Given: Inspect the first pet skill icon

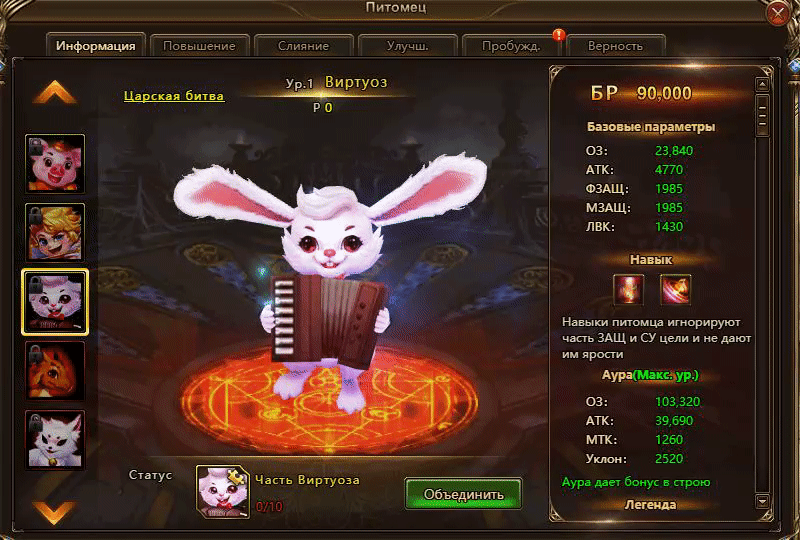Looking at the screenshot, I should point(629,290).
